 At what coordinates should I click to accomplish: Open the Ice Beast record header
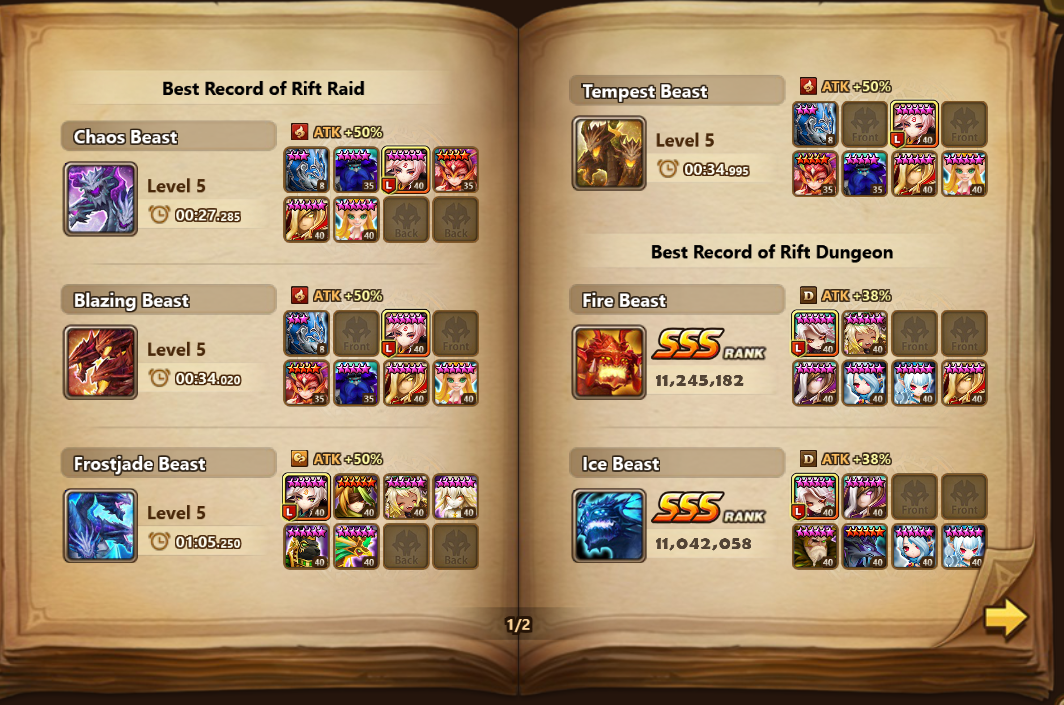click(x=677, y=463)
